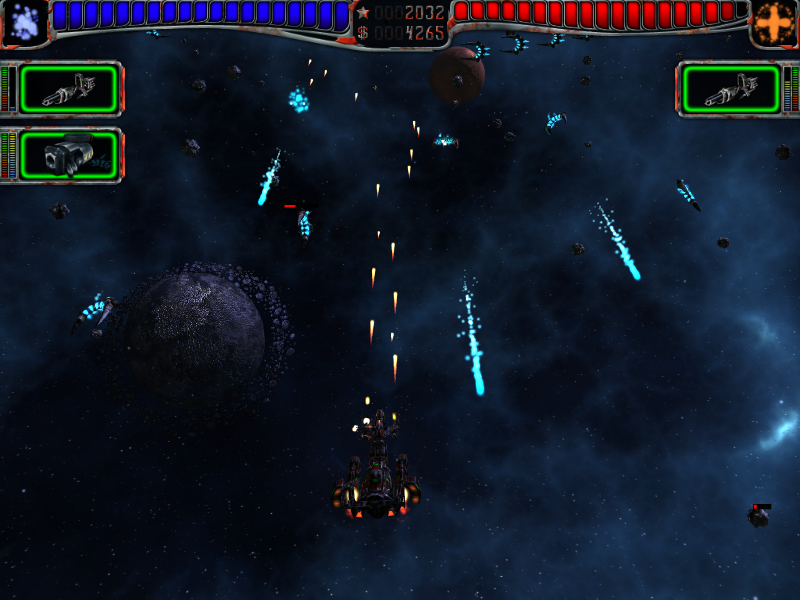Click the machine gun slot below the blue energy icon
This screenshot has width=800, height=600.
69,89
